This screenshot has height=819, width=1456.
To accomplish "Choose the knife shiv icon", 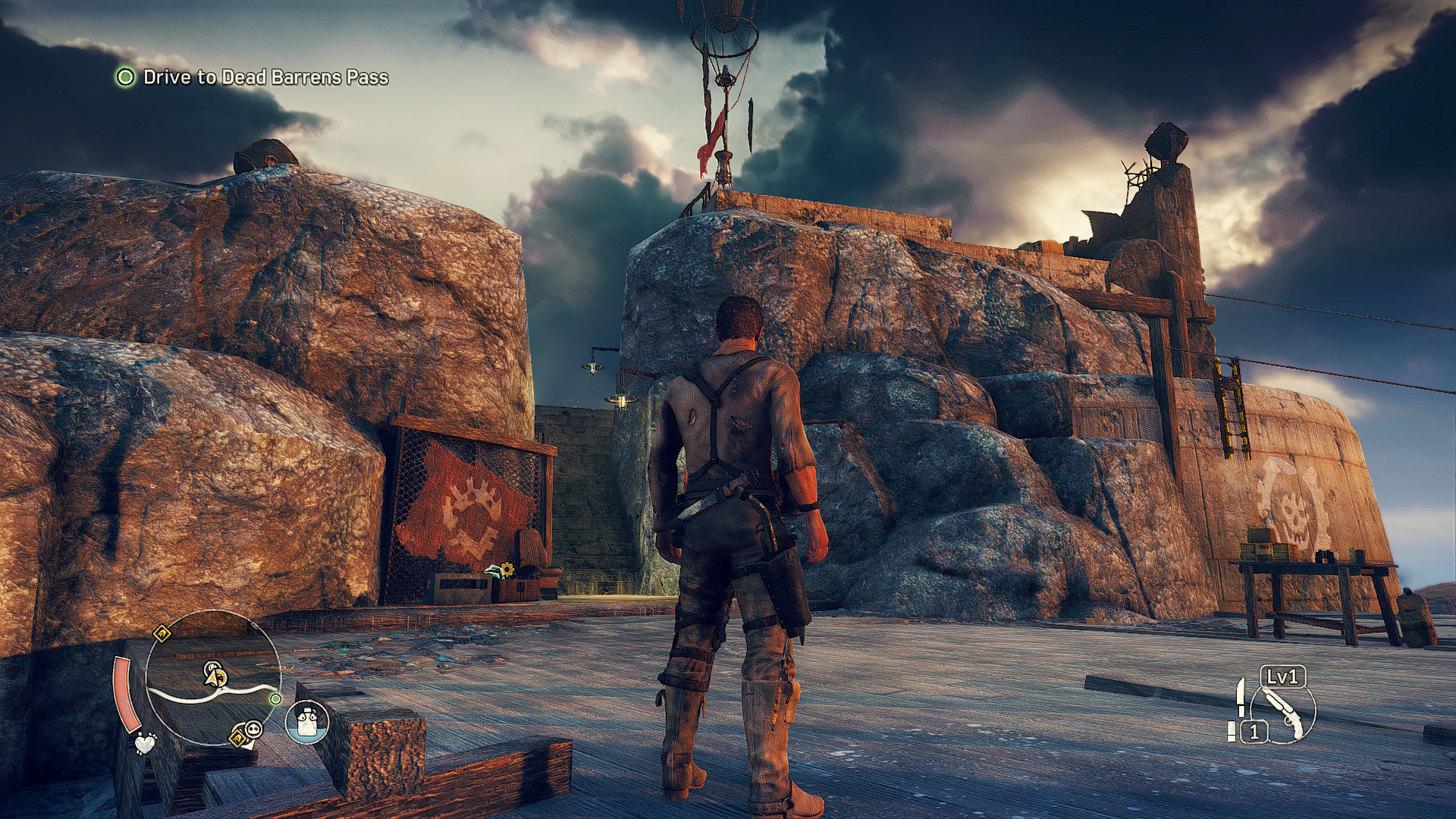I will coord(1241,696).
